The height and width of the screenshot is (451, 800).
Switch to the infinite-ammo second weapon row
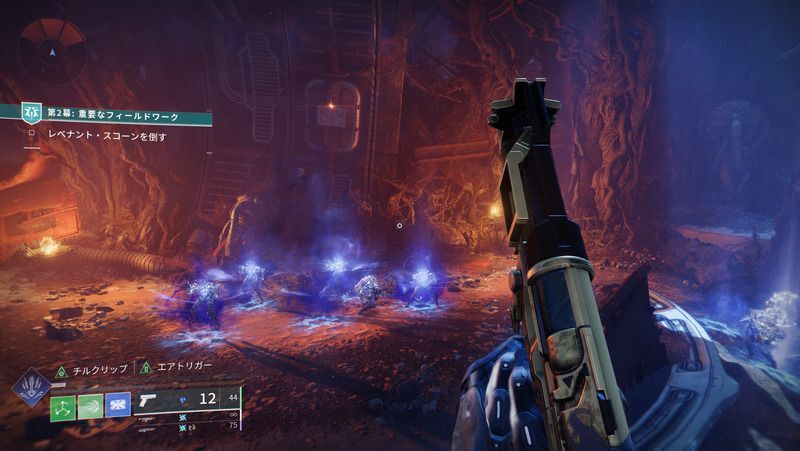click(x=190, y=414)
